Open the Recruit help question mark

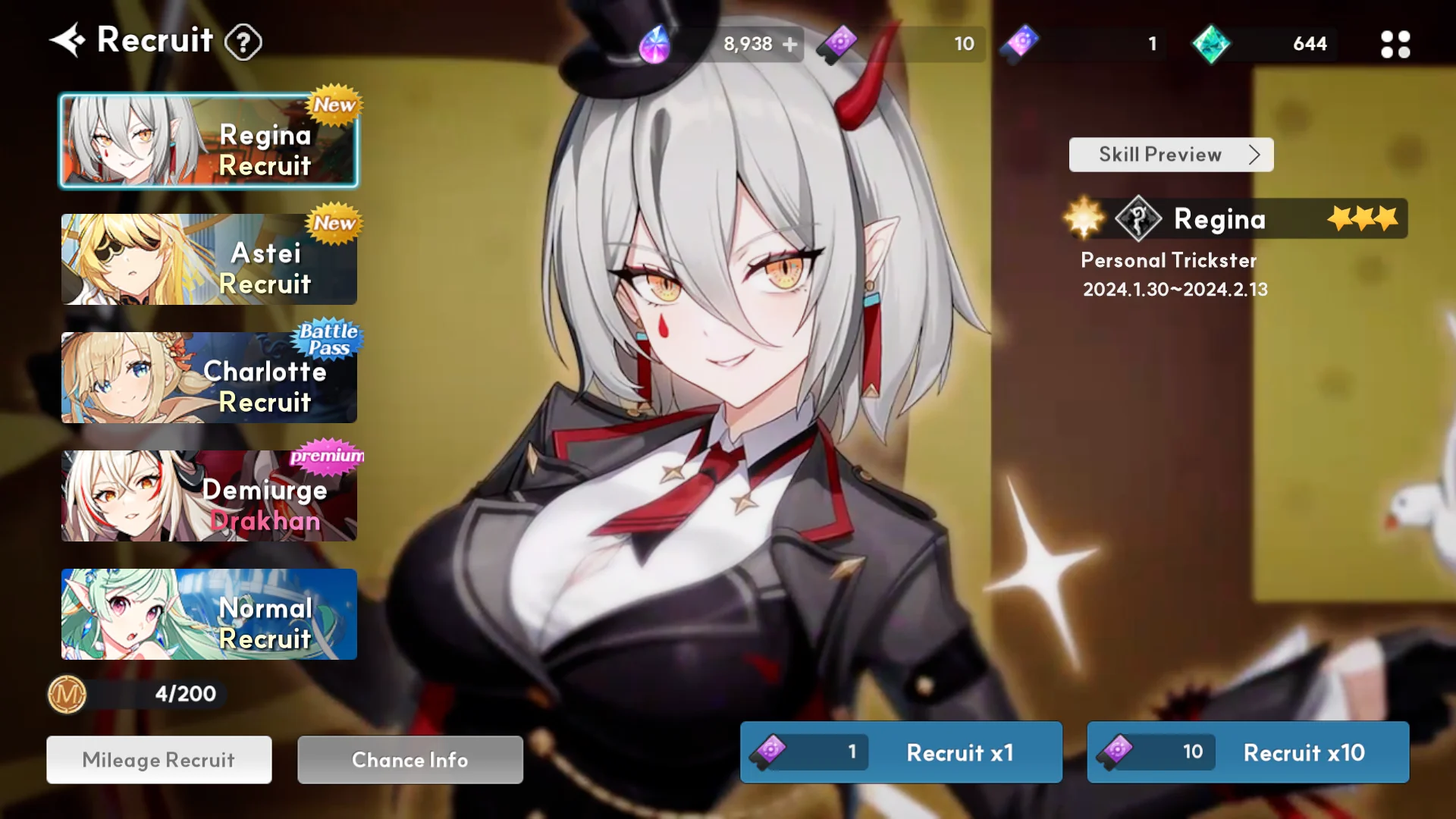[243, 42]
